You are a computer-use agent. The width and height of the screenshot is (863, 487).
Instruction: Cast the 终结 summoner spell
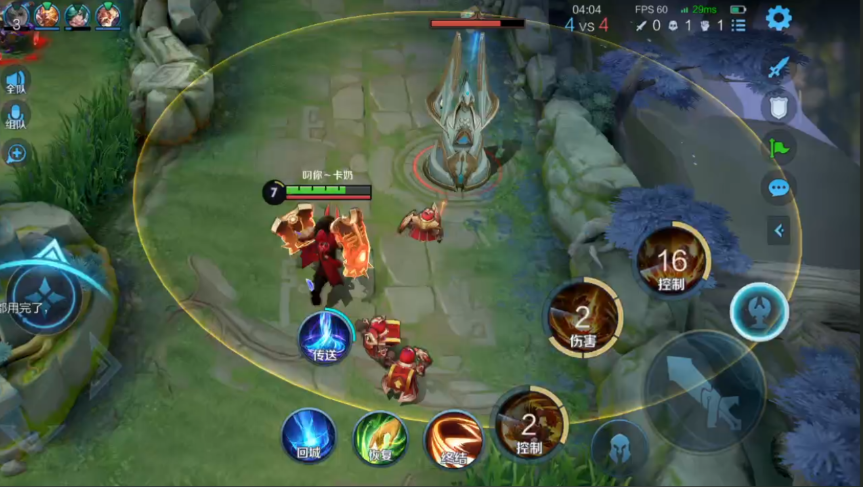[454, 439]
